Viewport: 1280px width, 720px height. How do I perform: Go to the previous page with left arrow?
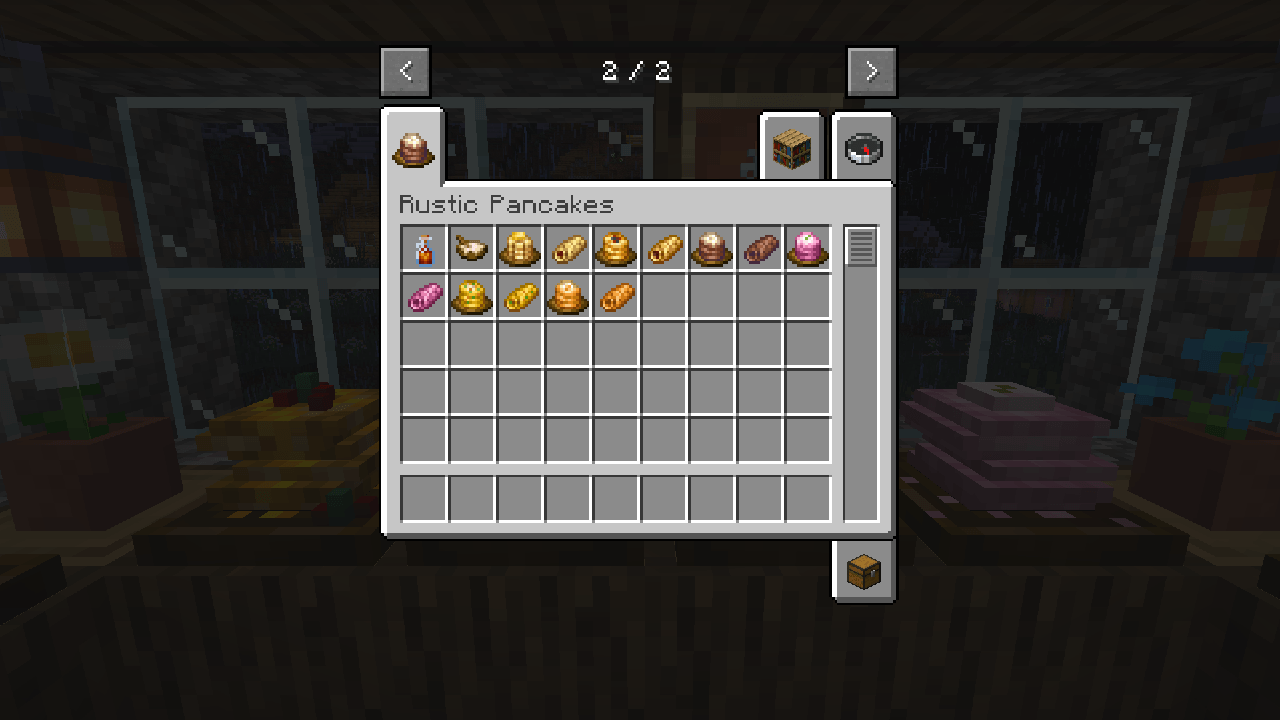point(405,71)
